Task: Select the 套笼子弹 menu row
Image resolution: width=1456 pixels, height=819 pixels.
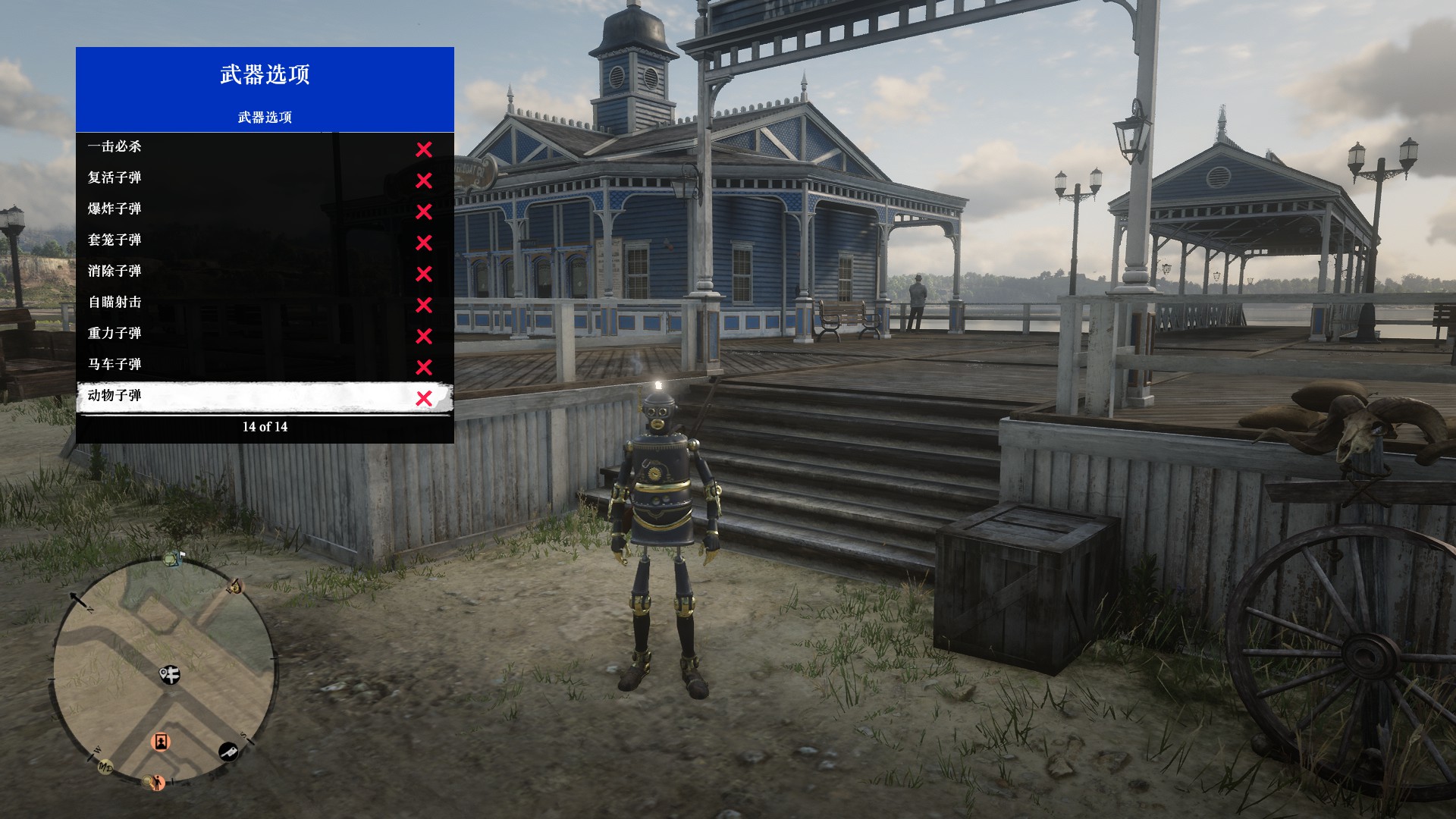Action: [265, 241]
